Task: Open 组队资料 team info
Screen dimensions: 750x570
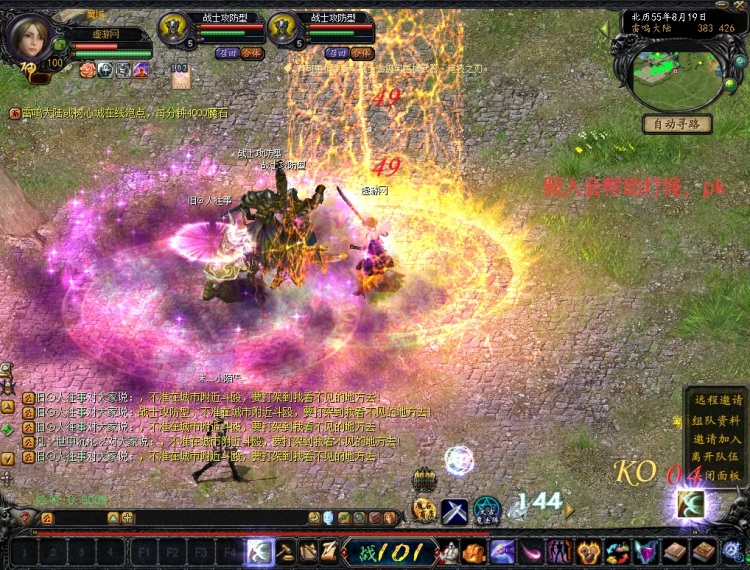Action: (717, 420)
